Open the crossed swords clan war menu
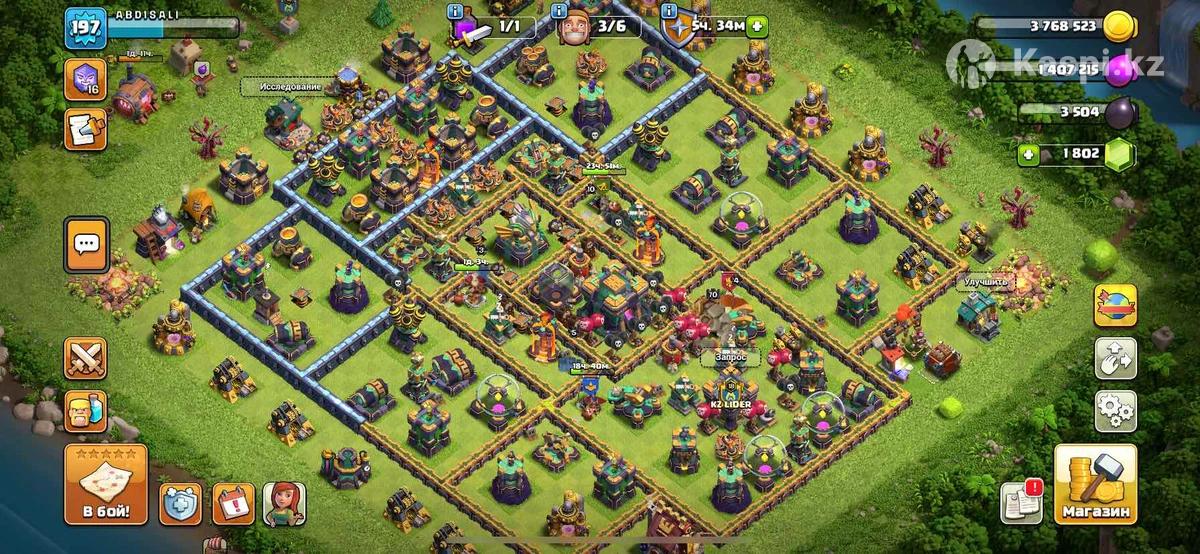Screen dimensions: 1200x554 (x=86, y=359)
